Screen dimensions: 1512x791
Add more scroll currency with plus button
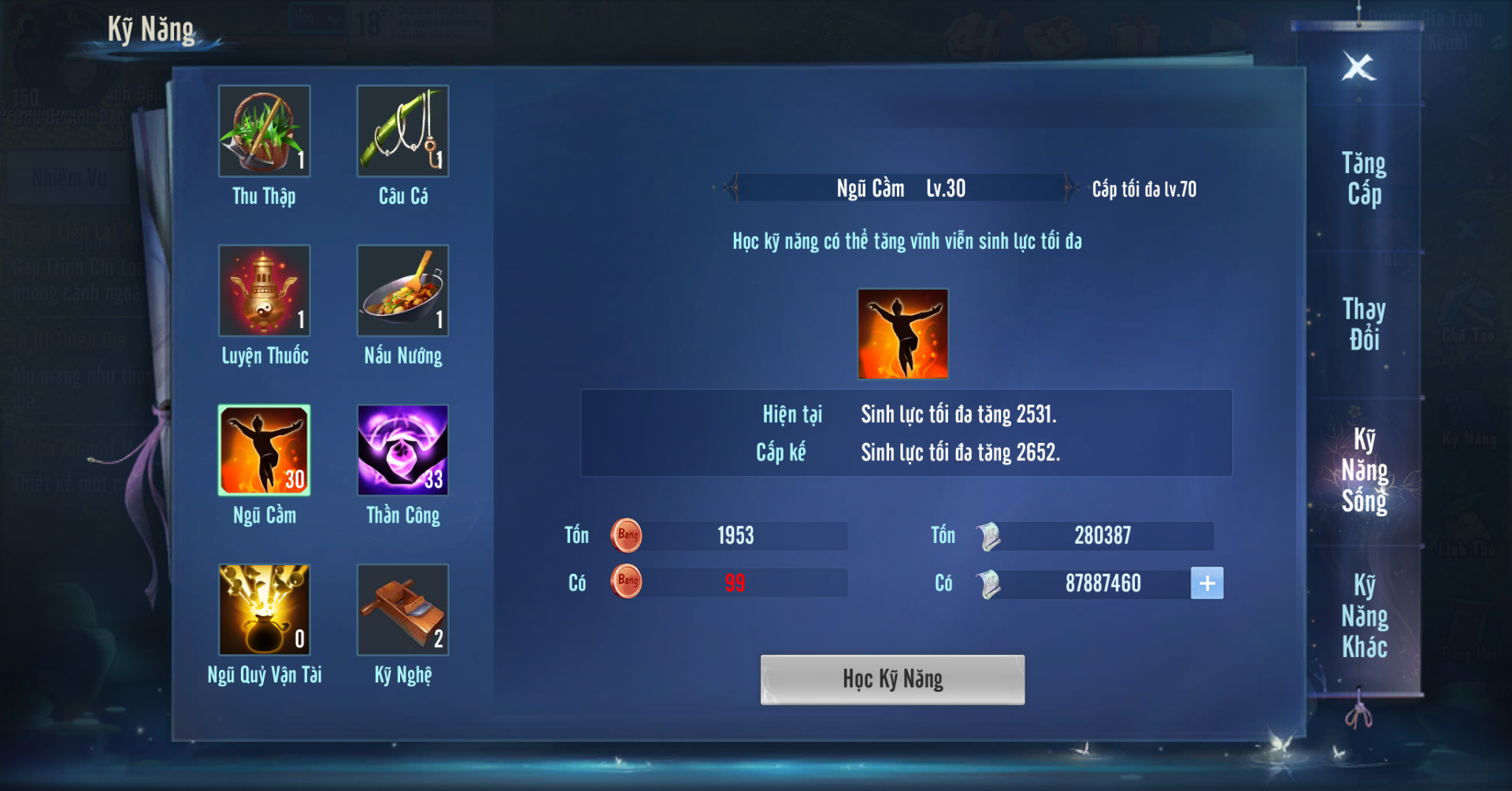1206,583
